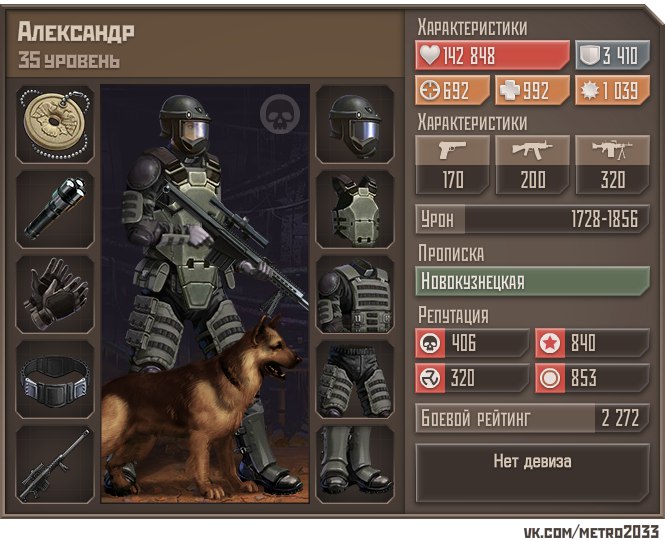Image resolution: width=665 pixels, height=539 pixels.
Task: Open the Боевой рейтинг combat rating bar
Action: [532, 418]
